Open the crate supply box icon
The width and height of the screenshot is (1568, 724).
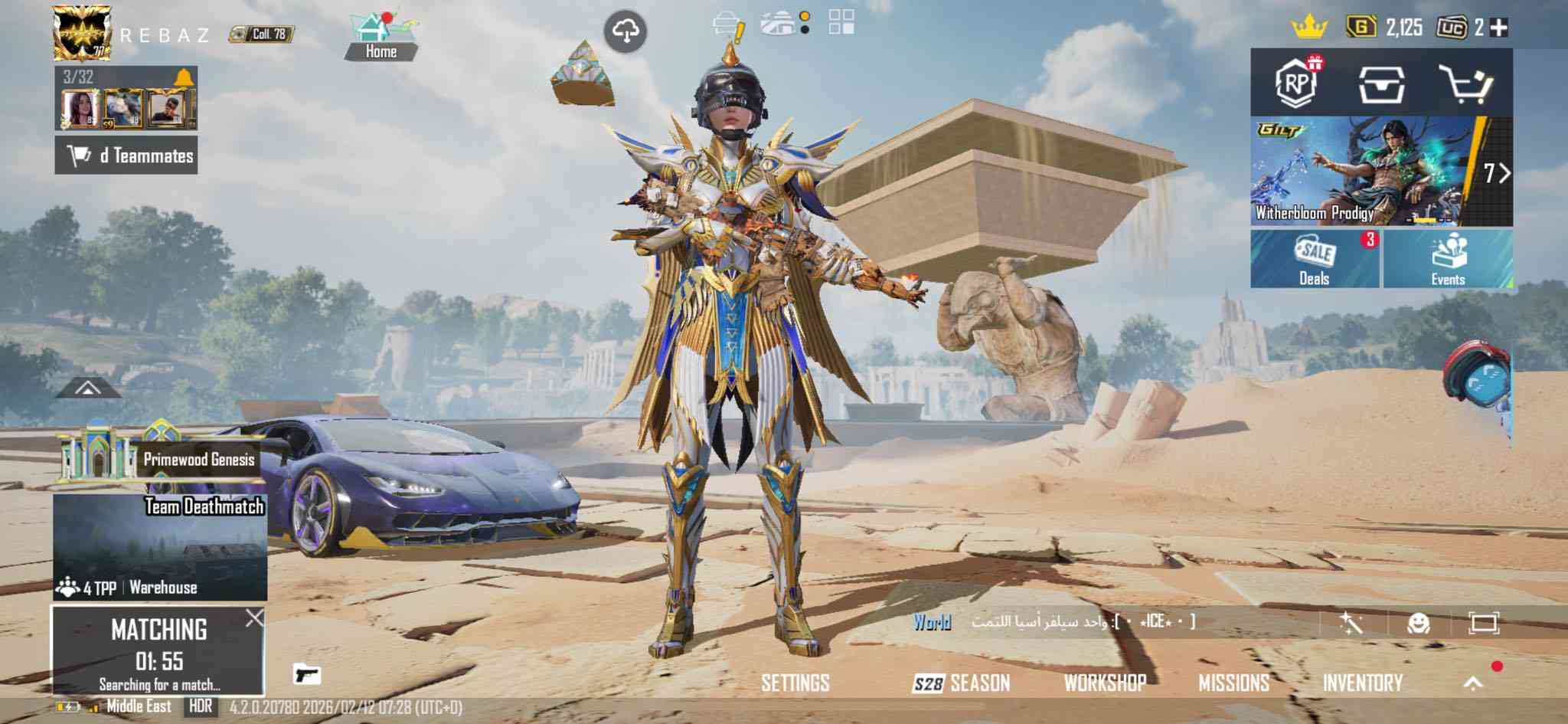coord(1380,83)
